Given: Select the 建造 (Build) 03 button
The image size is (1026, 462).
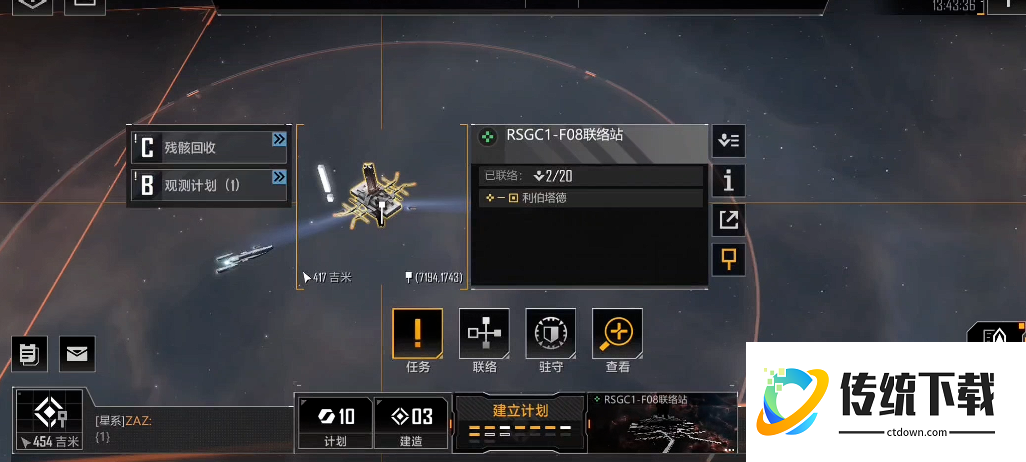Looking at the screenshot, I should [411, 422].
